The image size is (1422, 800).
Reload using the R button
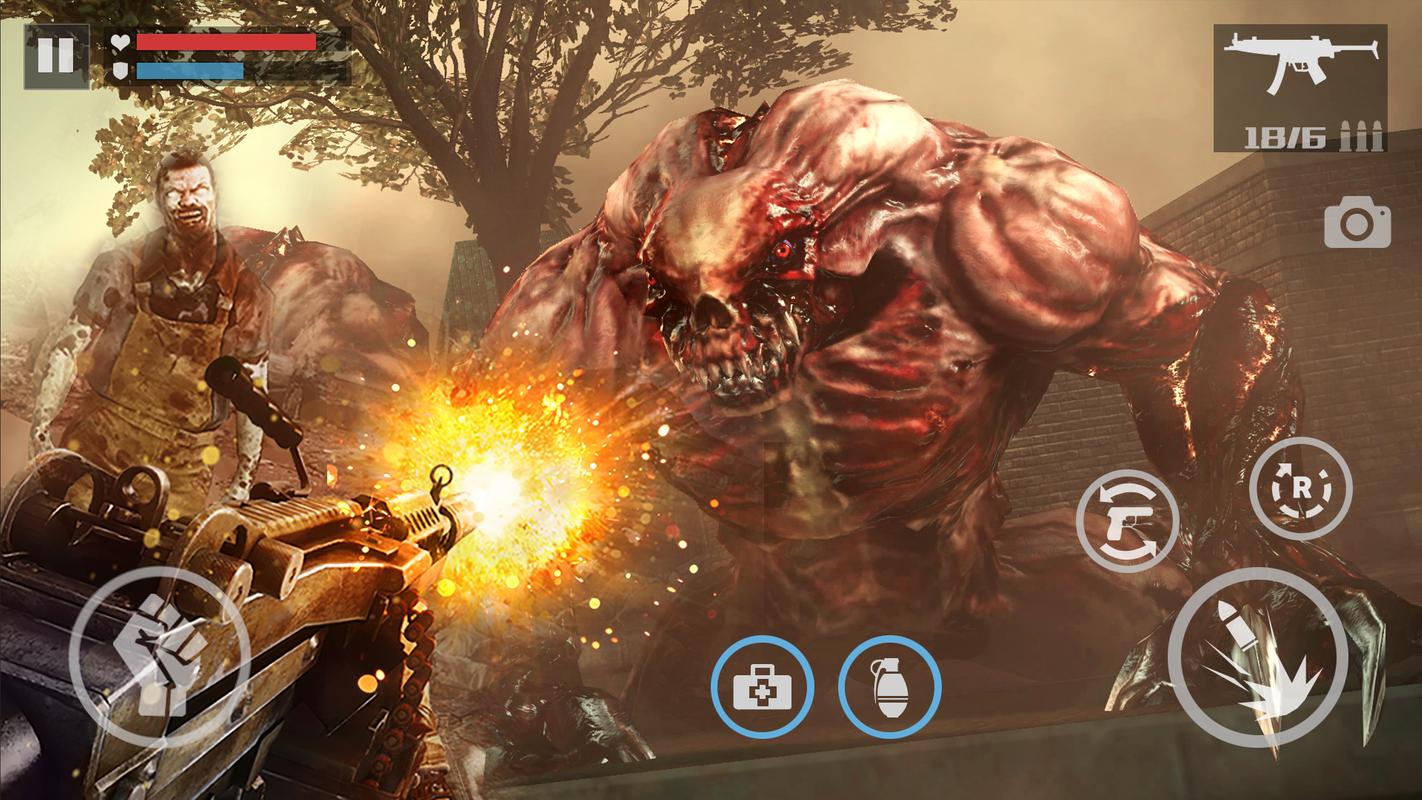click(x=1300, y=489)
